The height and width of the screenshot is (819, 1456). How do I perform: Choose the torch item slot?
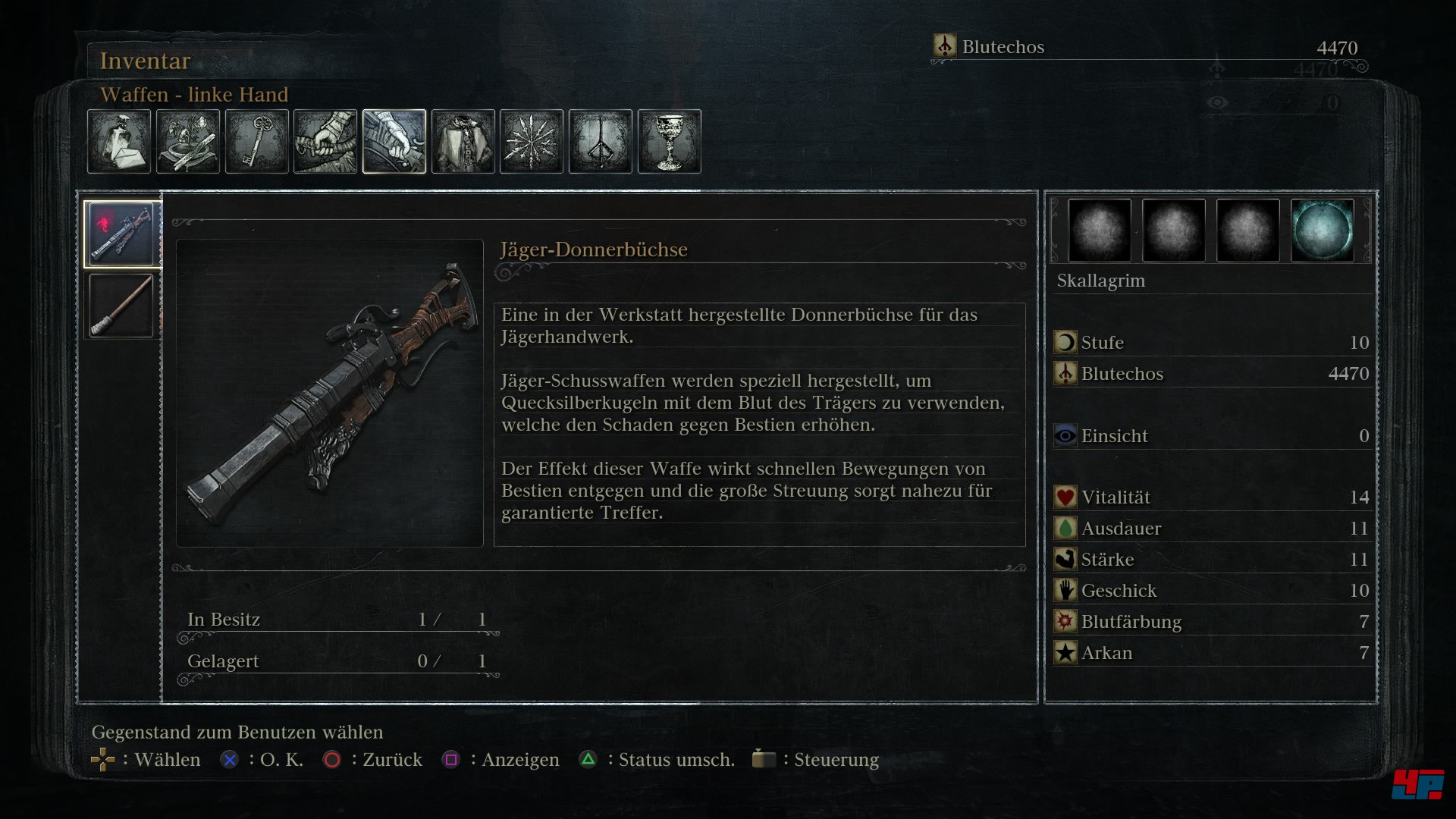[121, 306]
